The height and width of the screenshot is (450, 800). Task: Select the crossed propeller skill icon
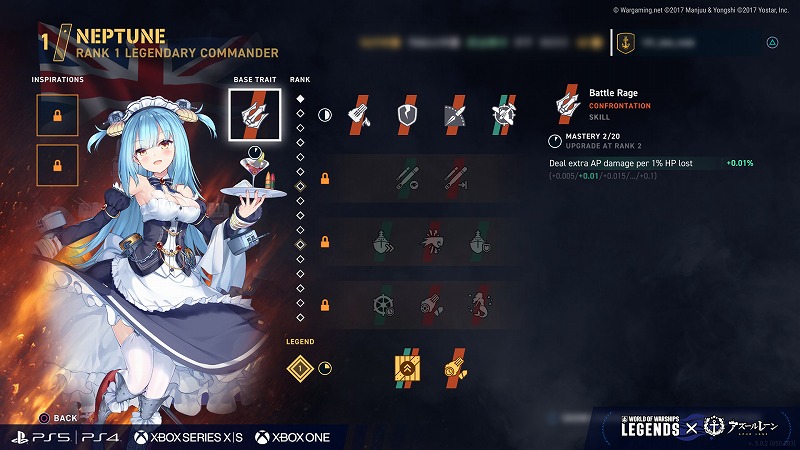504,115
